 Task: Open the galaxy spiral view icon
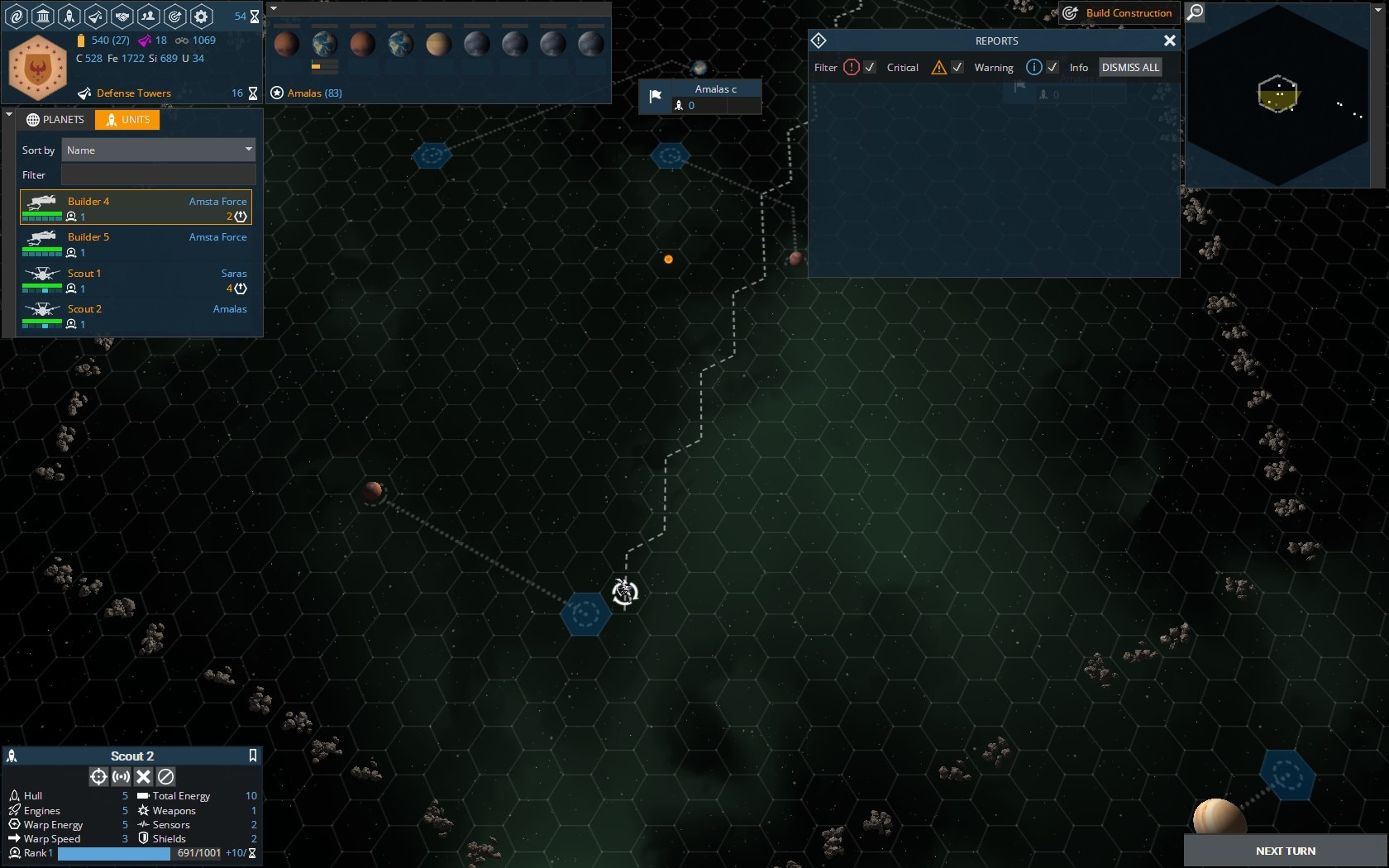coord(17,16)
